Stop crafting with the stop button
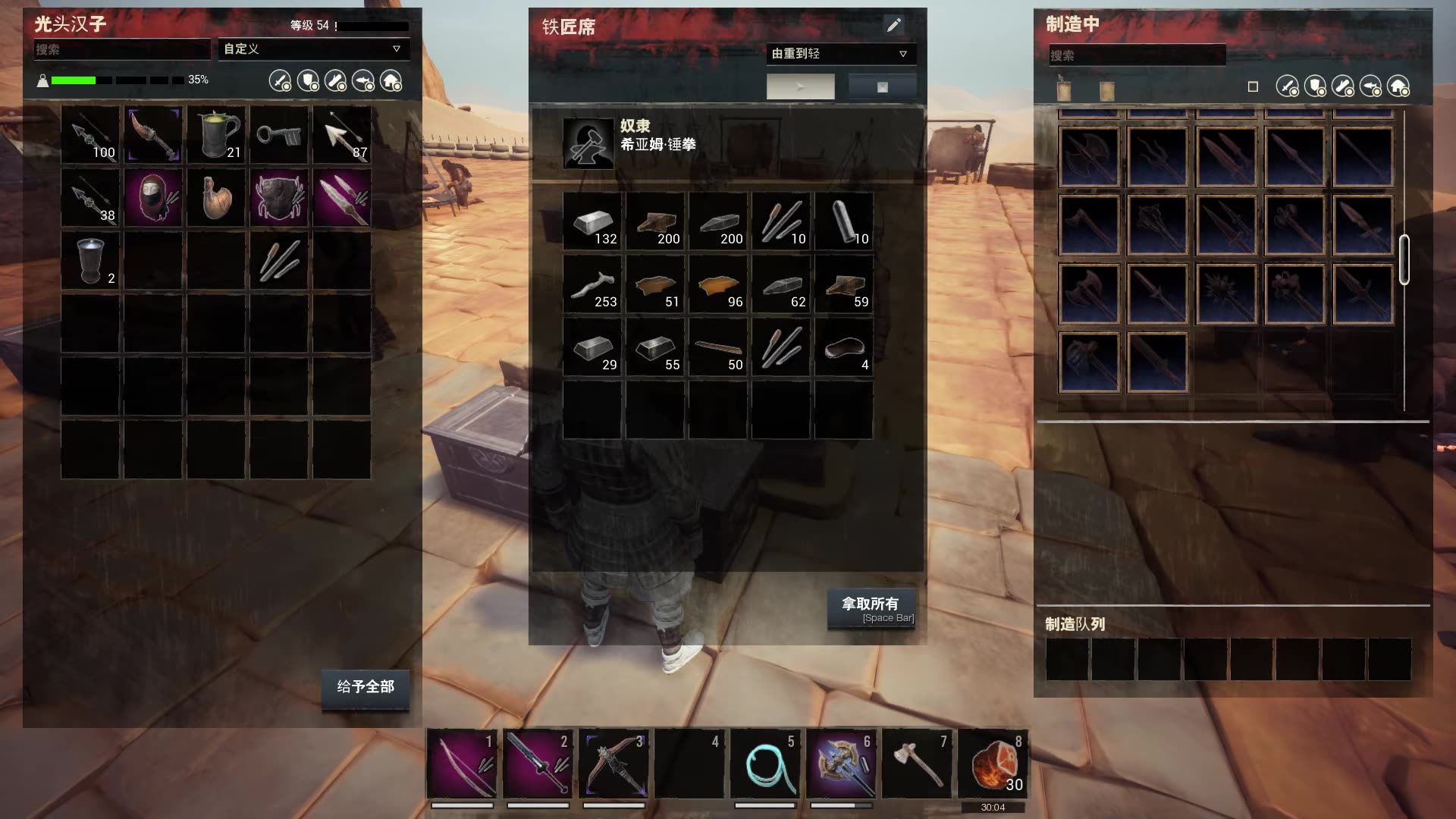1456x819 pixels. click(882, 87)
